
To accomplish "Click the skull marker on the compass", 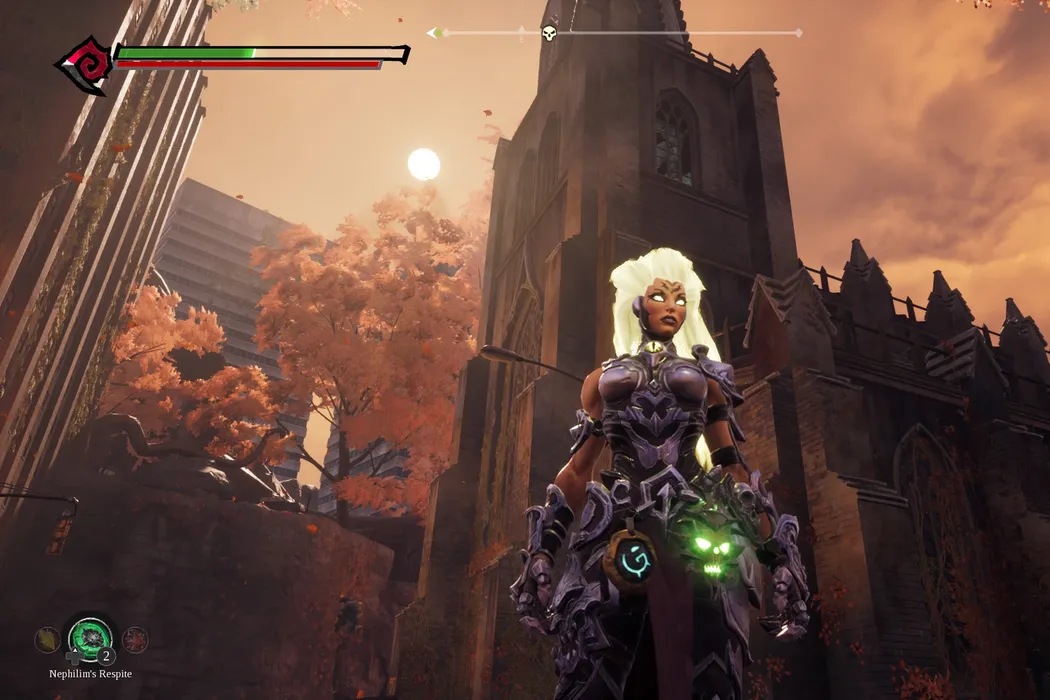I will click(x=549, y=34).
